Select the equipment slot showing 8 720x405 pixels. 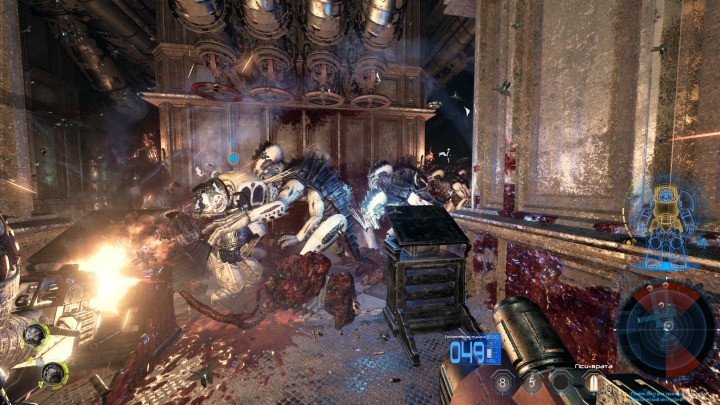504,381
